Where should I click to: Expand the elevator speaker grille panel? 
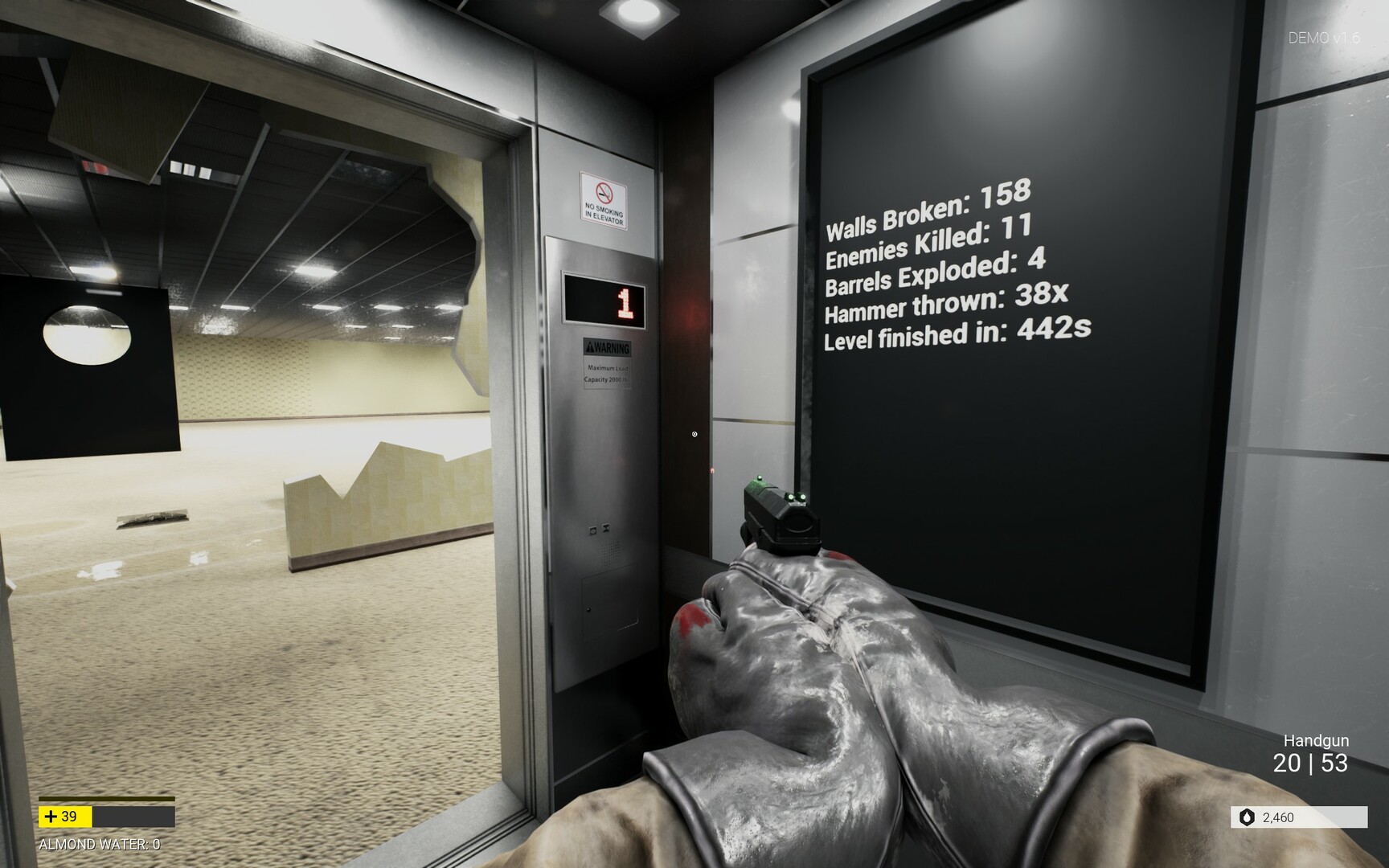tap(609, 552)
